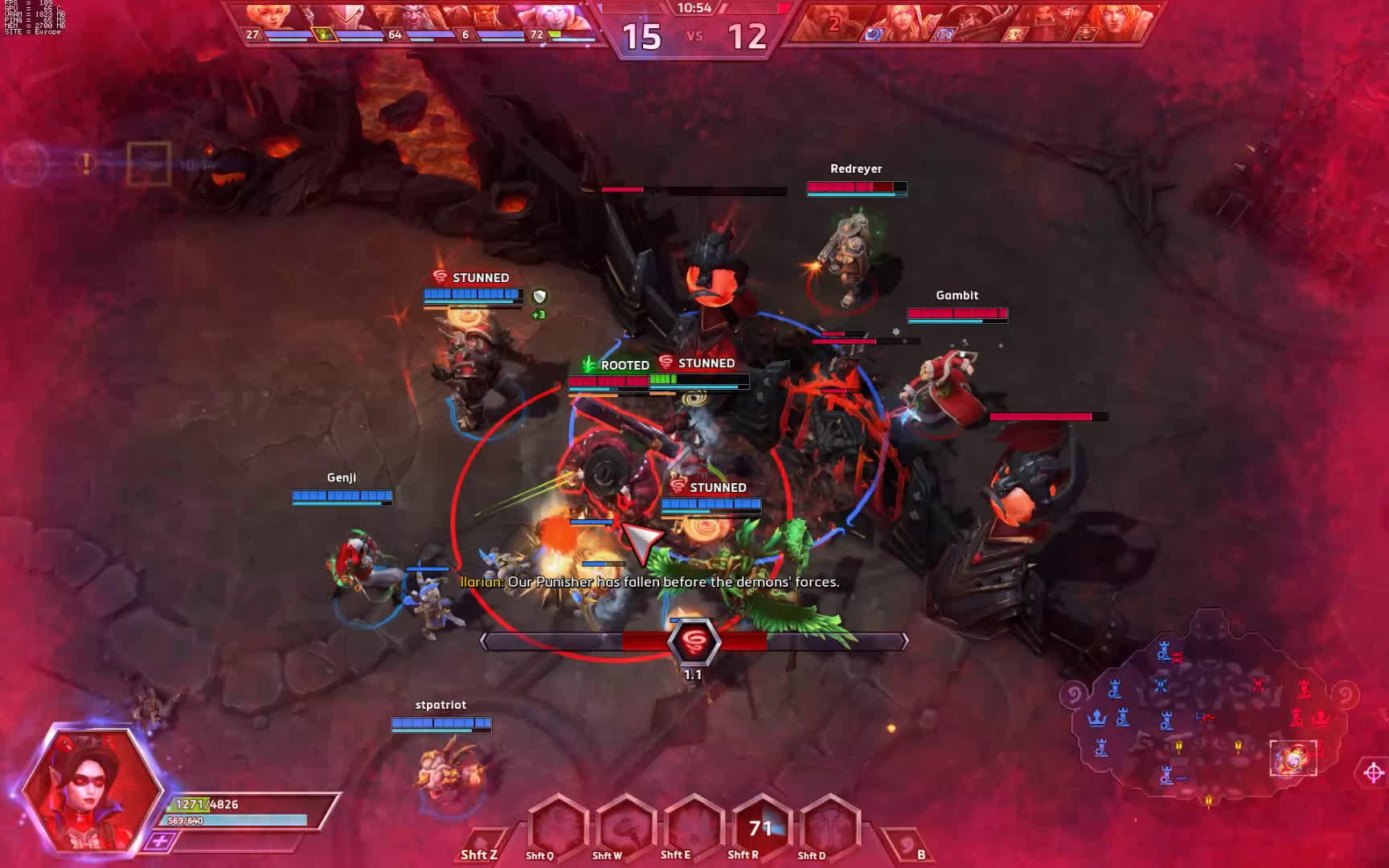The width and height of the screenshot is (1389, 868).
Task: Select the blue core crown on the minimap
Action: [1096, 718]
